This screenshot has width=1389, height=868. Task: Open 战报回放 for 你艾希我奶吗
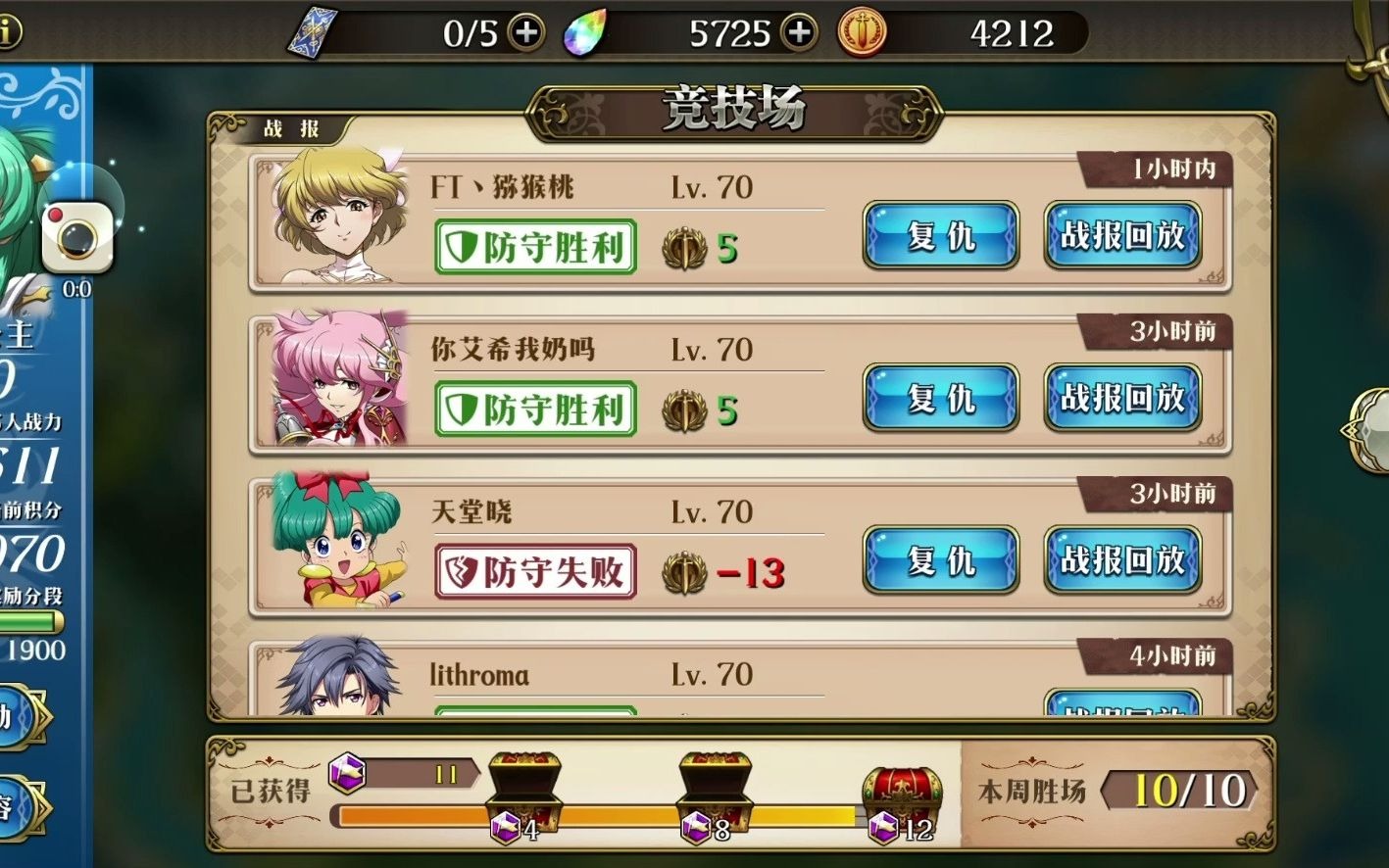1123,399
